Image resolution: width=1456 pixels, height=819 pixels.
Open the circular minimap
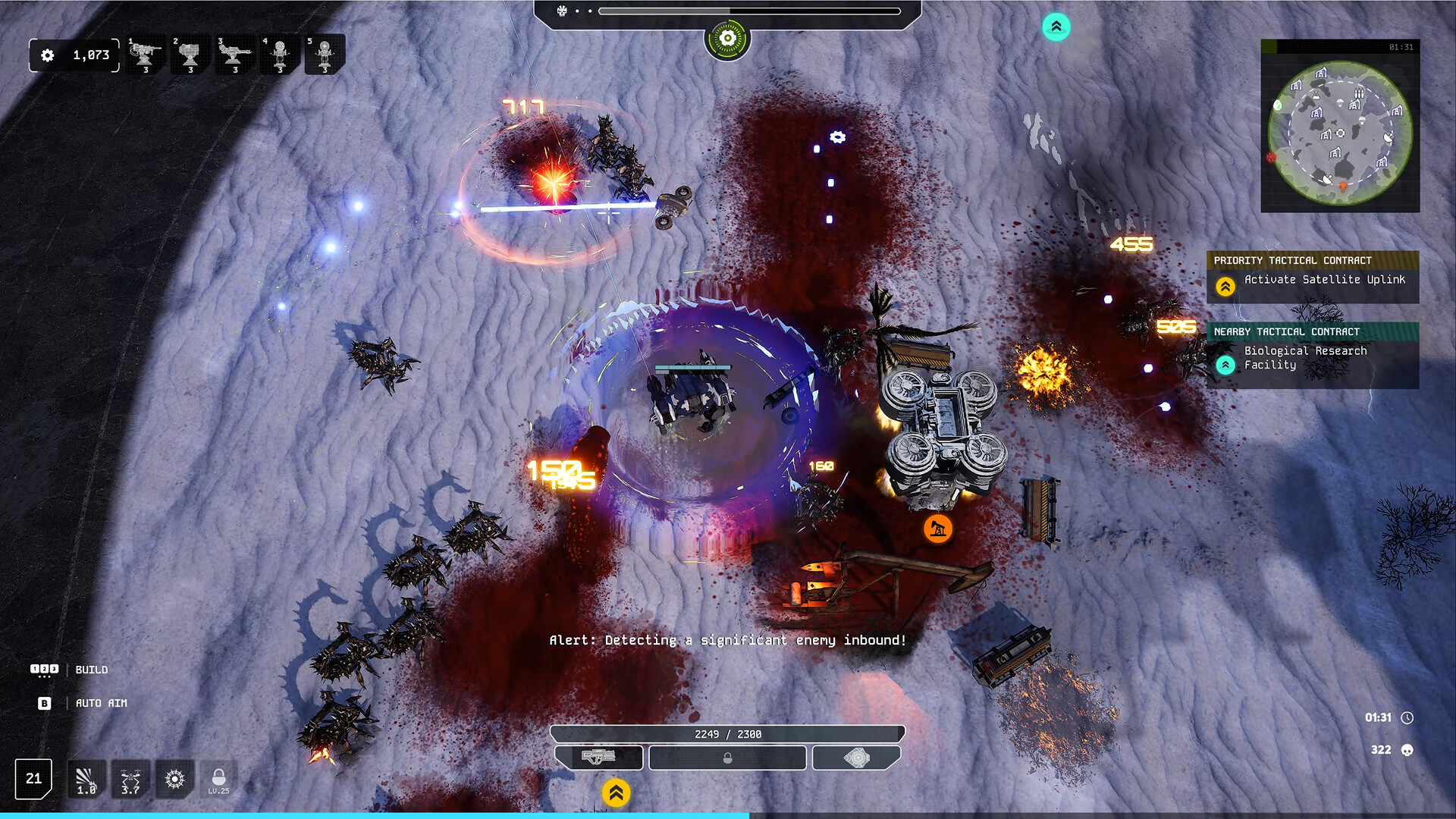(1340, 133)
